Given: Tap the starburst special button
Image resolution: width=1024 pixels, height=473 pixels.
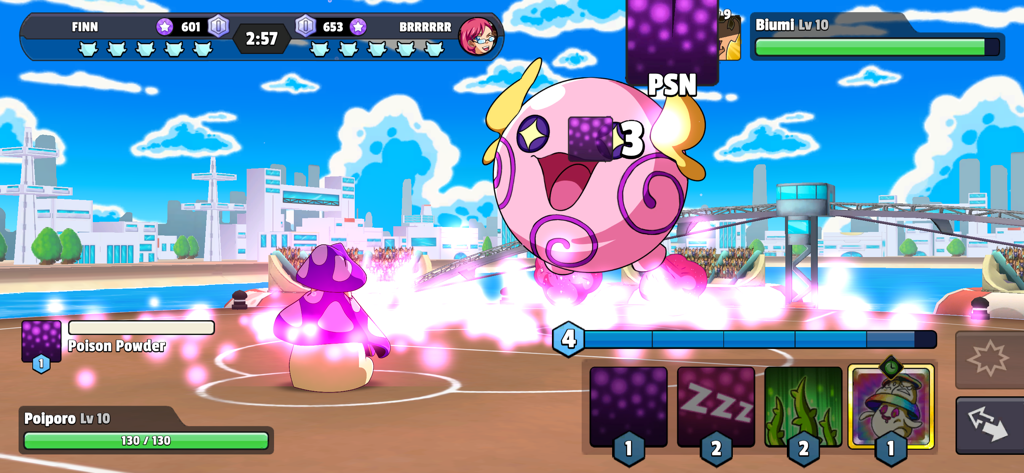Looking at the screenshot, I should [989, 359].
